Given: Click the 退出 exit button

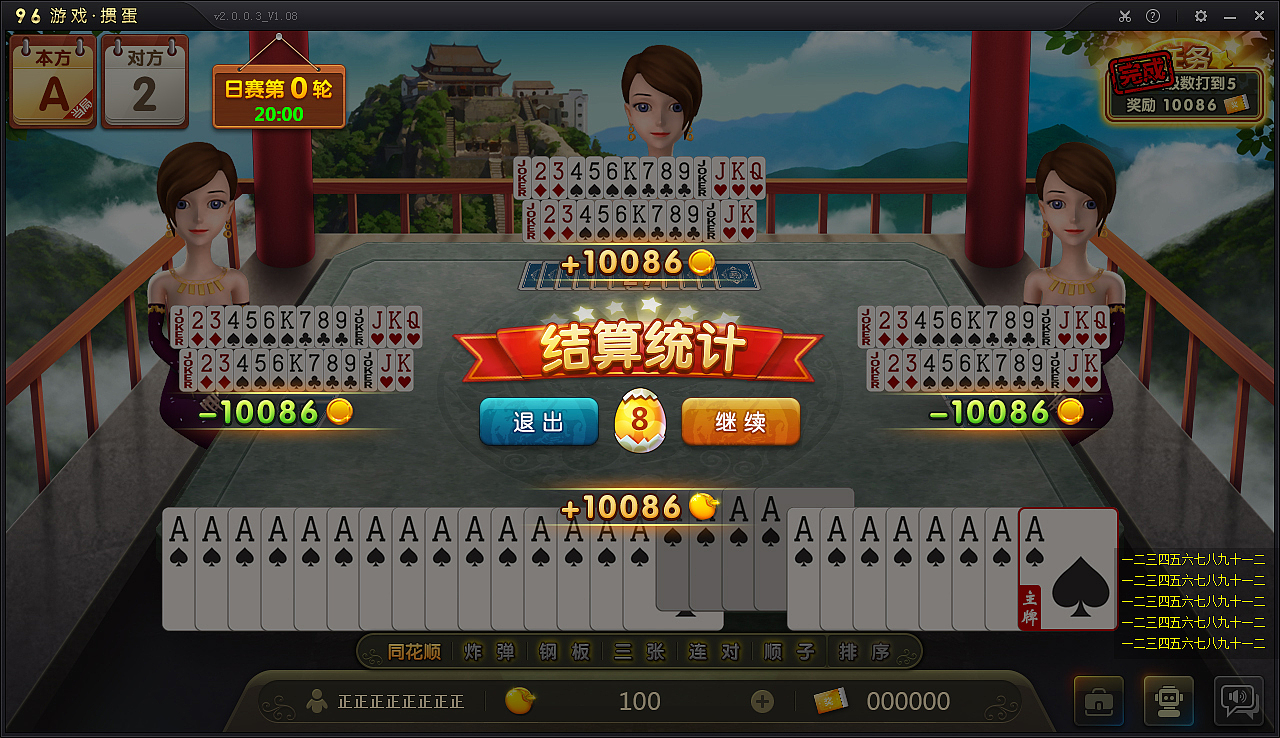Looking at the screenshot, I should (x=538, y=421).
